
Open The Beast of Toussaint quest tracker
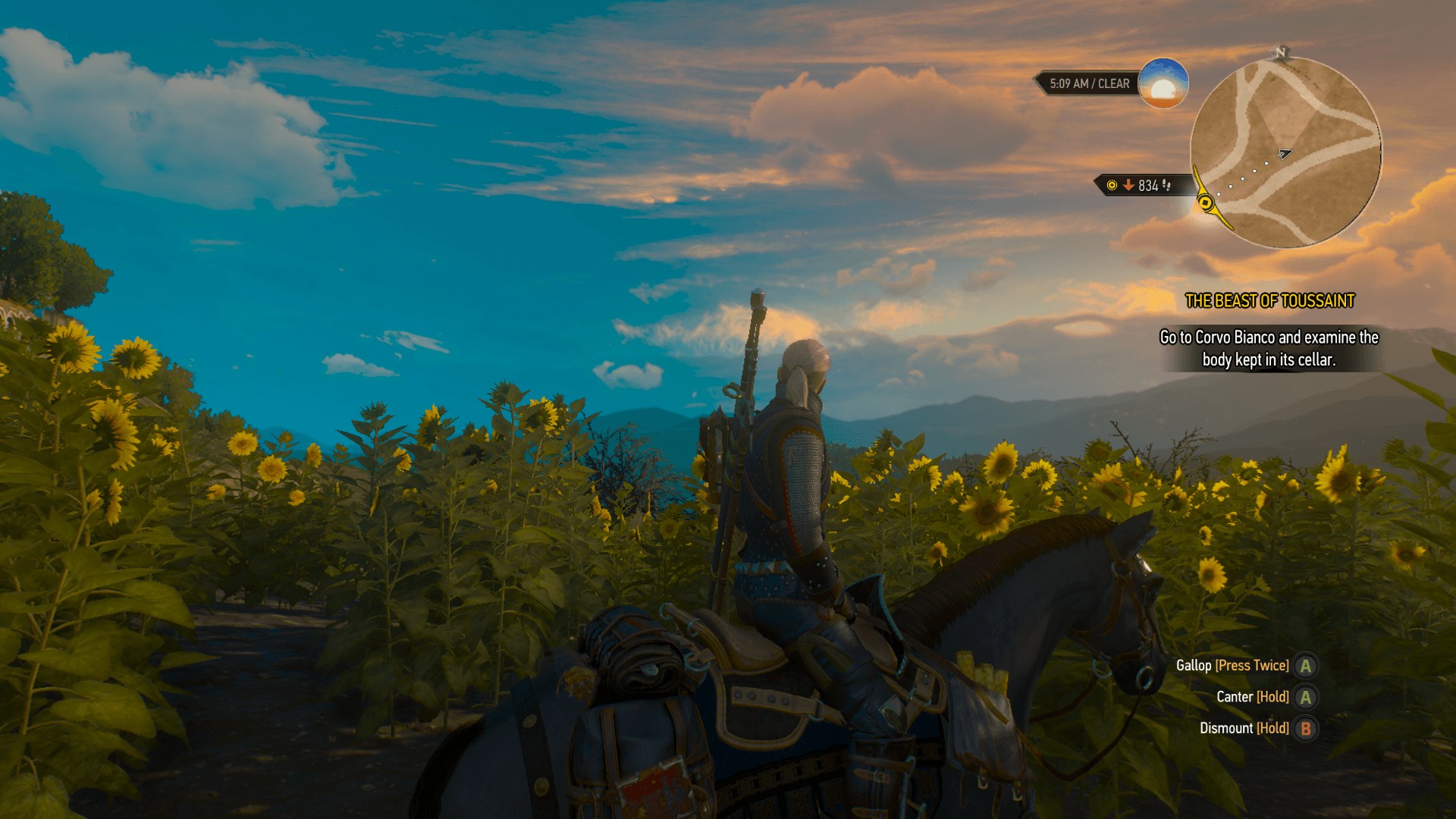click(x=1269, y=301)
